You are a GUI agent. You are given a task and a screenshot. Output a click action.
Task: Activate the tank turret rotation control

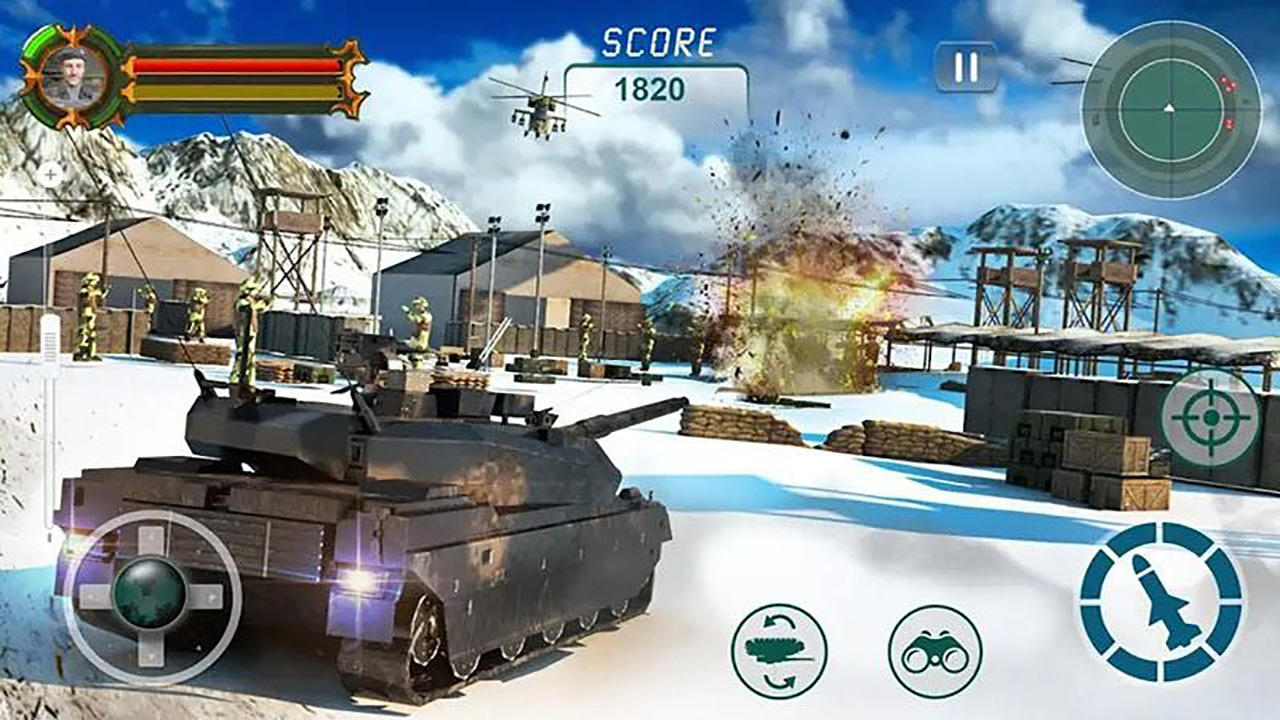pos(780,652)
